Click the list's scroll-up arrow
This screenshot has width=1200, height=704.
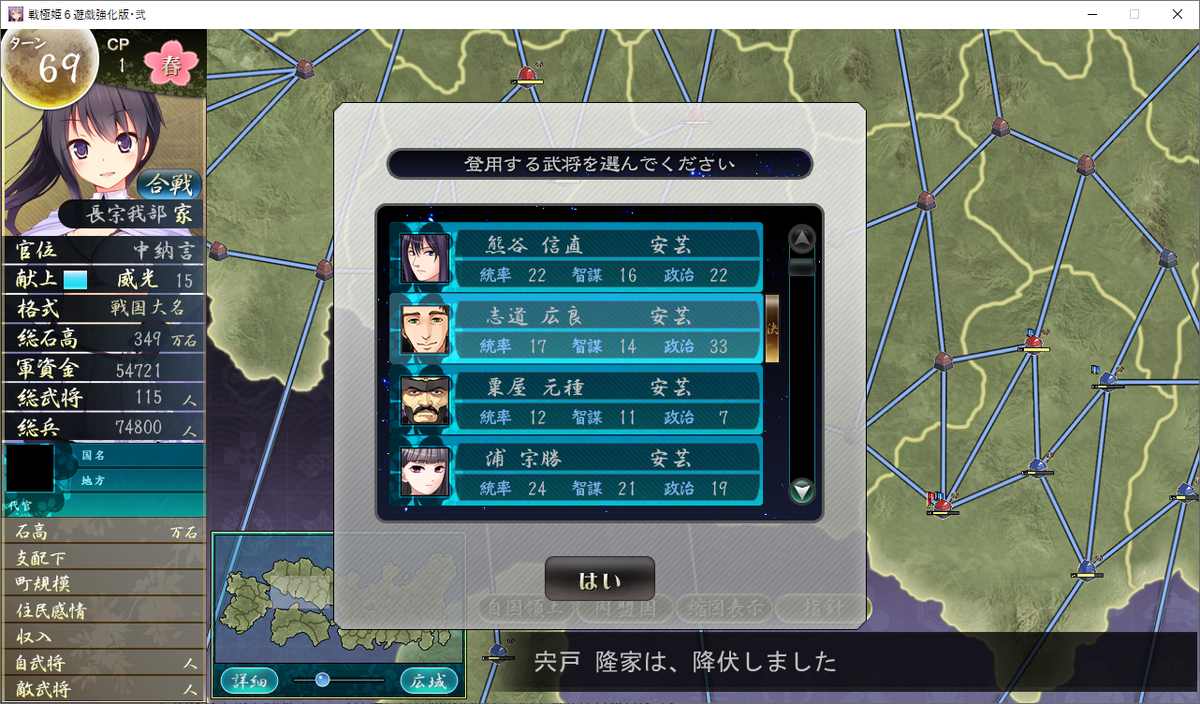point(802,238)
